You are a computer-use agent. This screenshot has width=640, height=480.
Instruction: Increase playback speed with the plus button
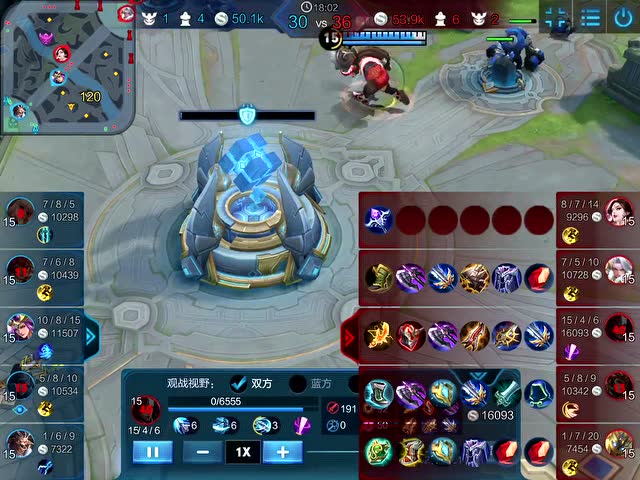[282, 452]
